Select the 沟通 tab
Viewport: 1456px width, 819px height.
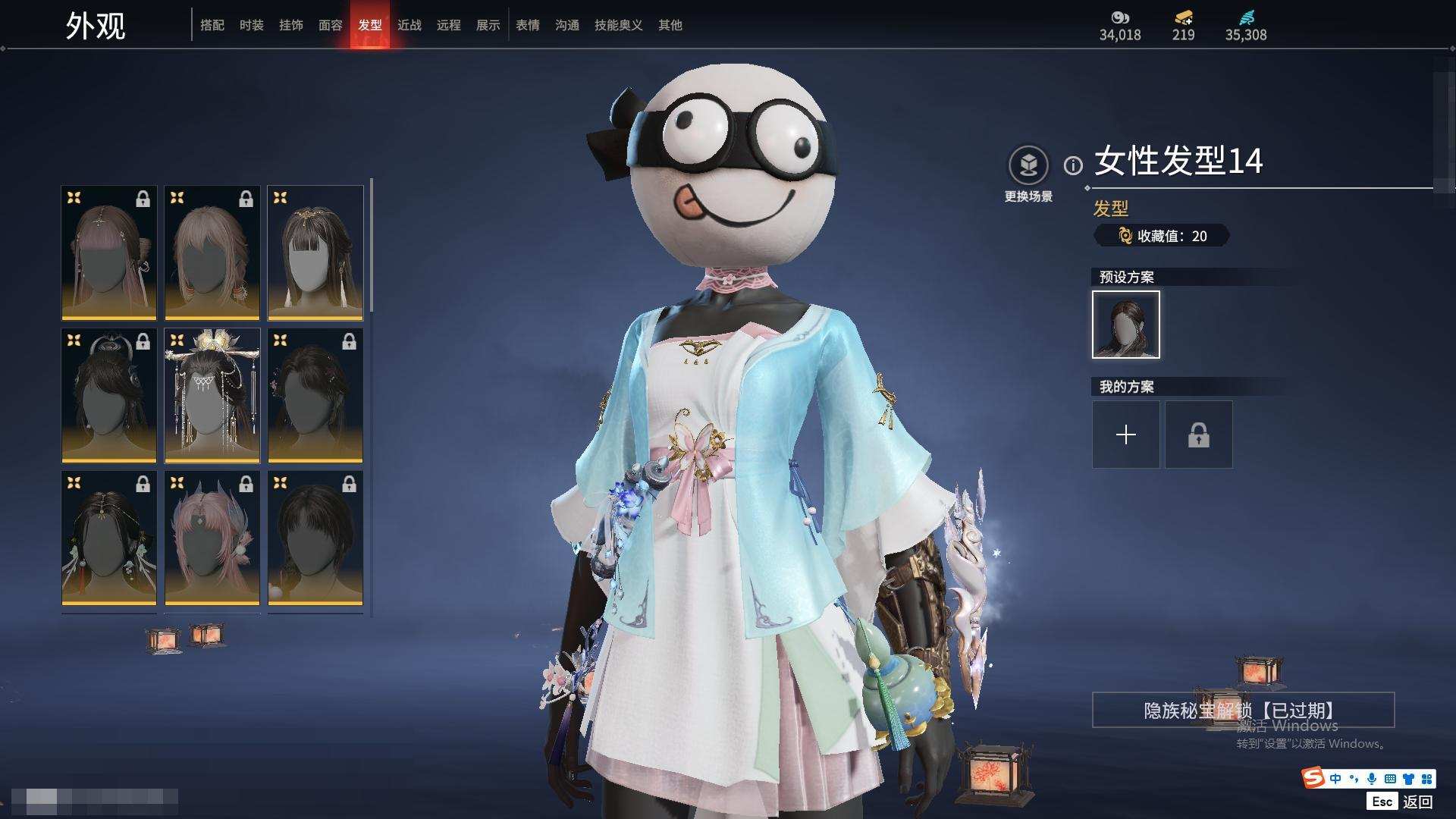click(x=567, y=25)
